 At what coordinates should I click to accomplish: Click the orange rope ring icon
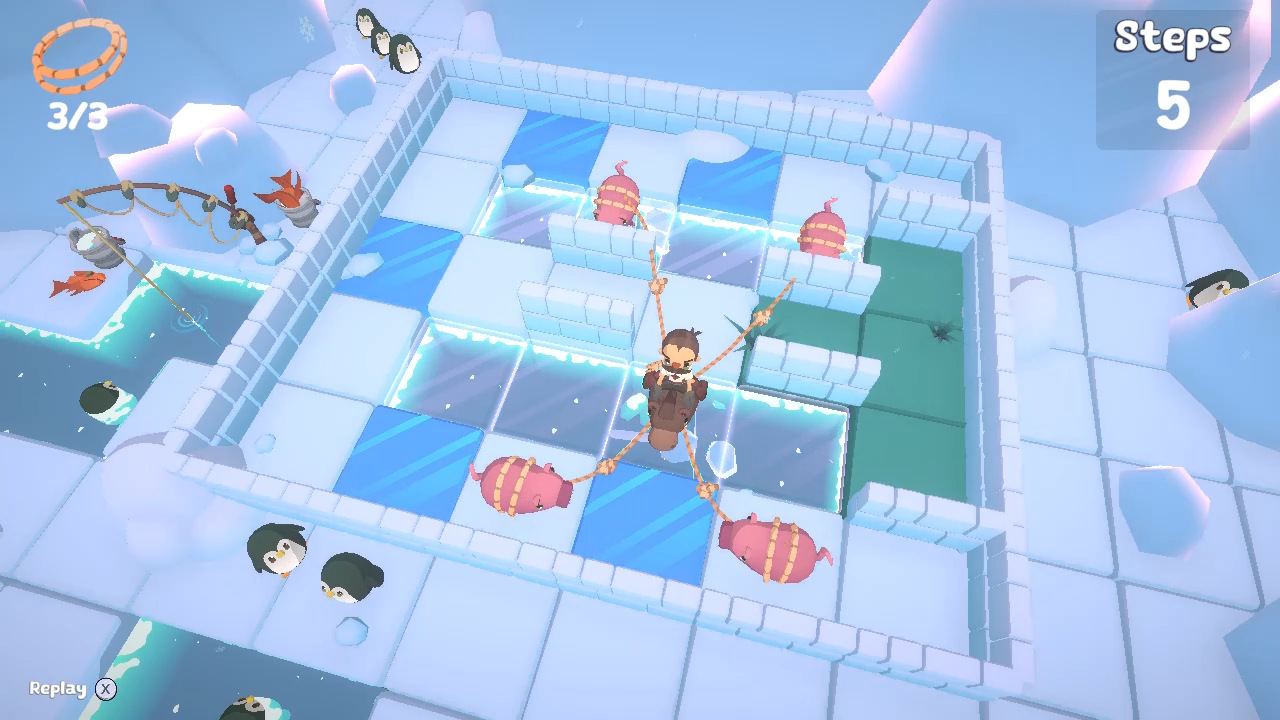79,56
